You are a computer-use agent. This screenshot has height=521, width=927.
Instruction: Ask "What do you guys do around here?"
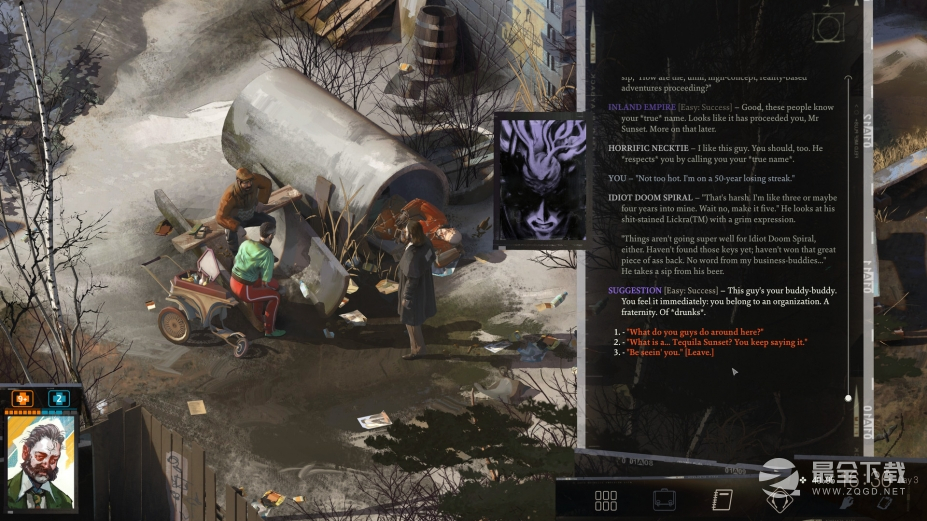[x=696, y=332]
